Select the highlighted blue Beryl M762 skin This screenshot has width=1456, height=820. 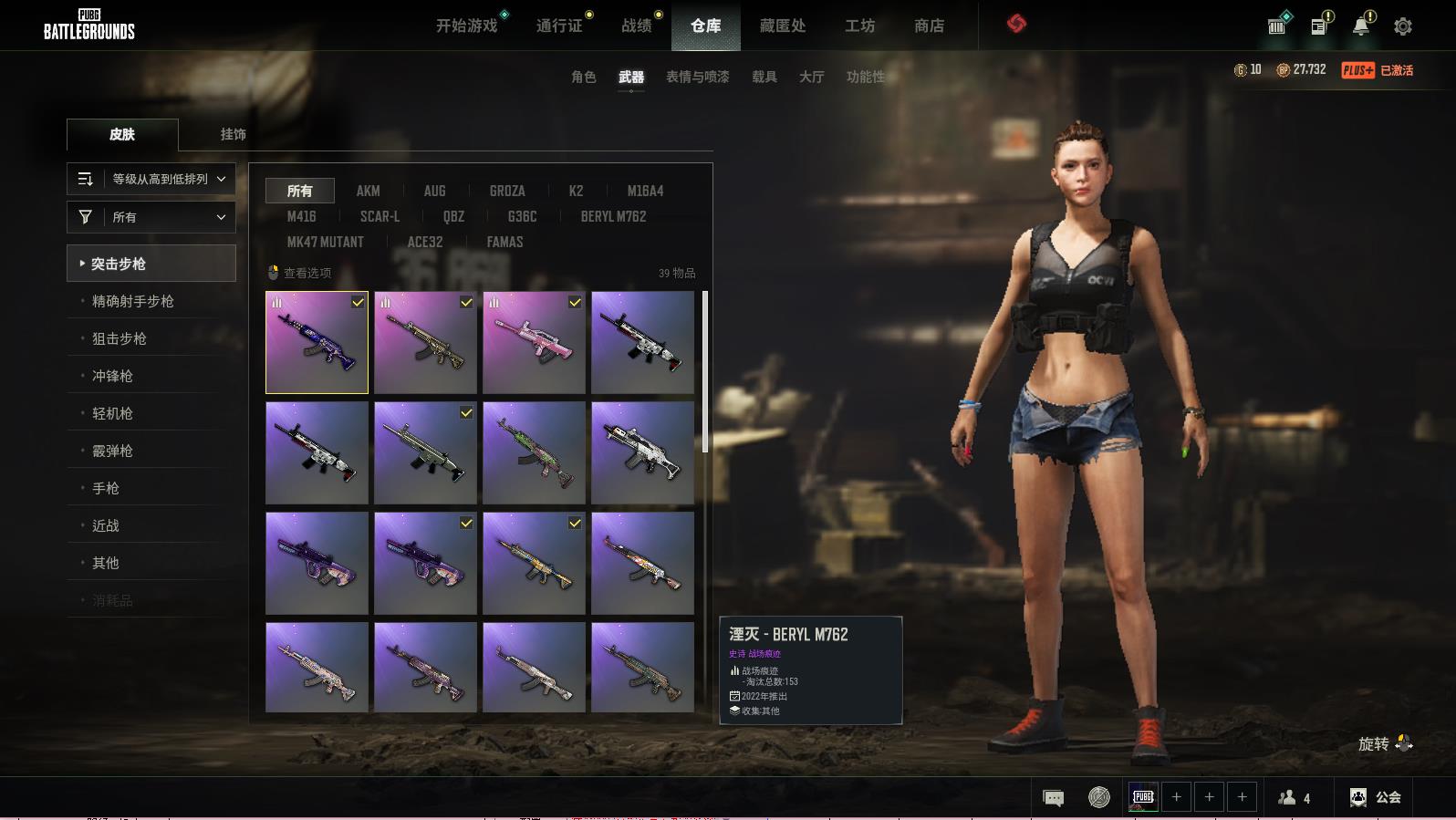point(317,342)
